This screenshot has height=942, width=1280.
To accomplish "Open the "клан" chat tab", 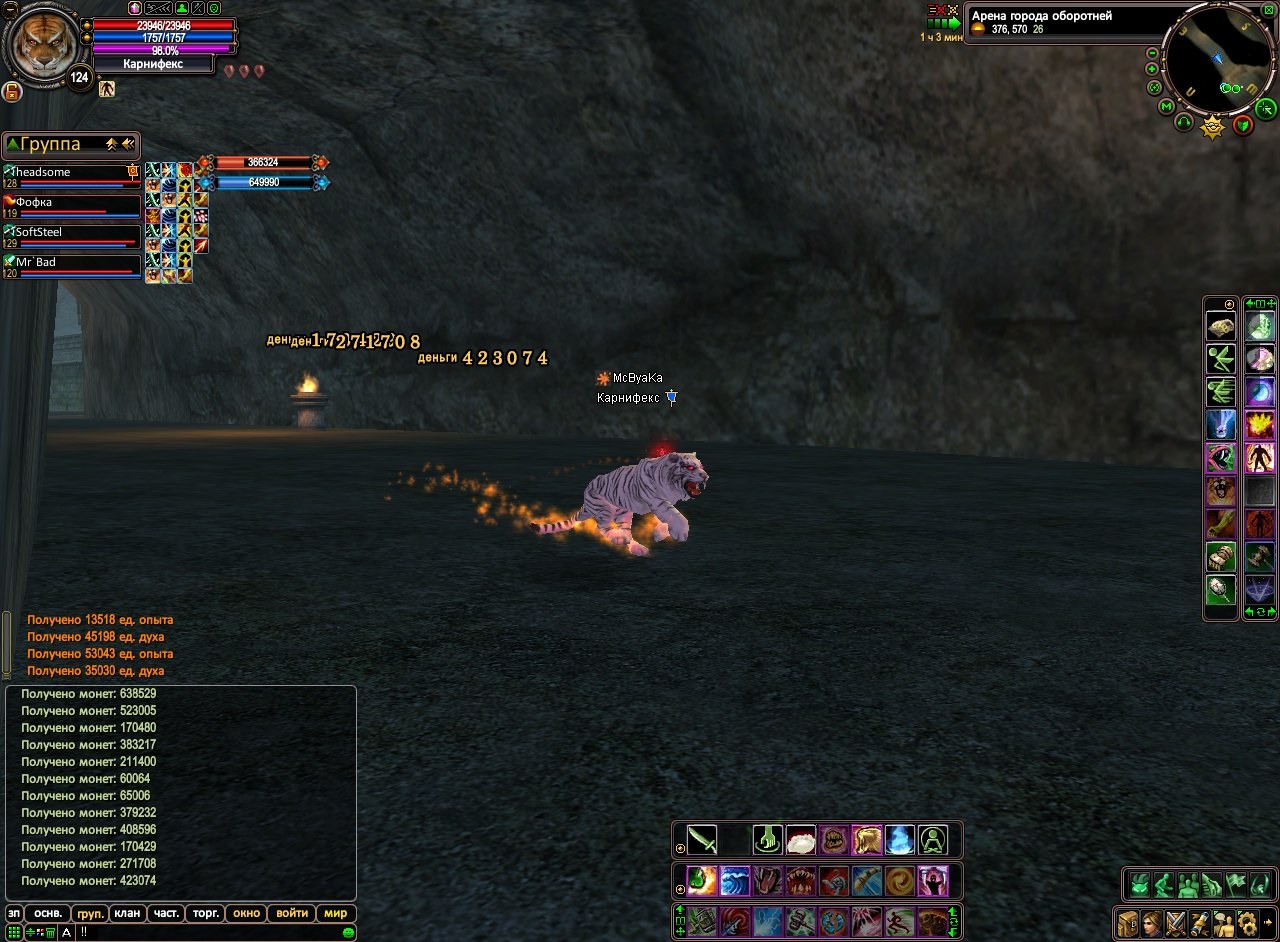I will point(127,913).
